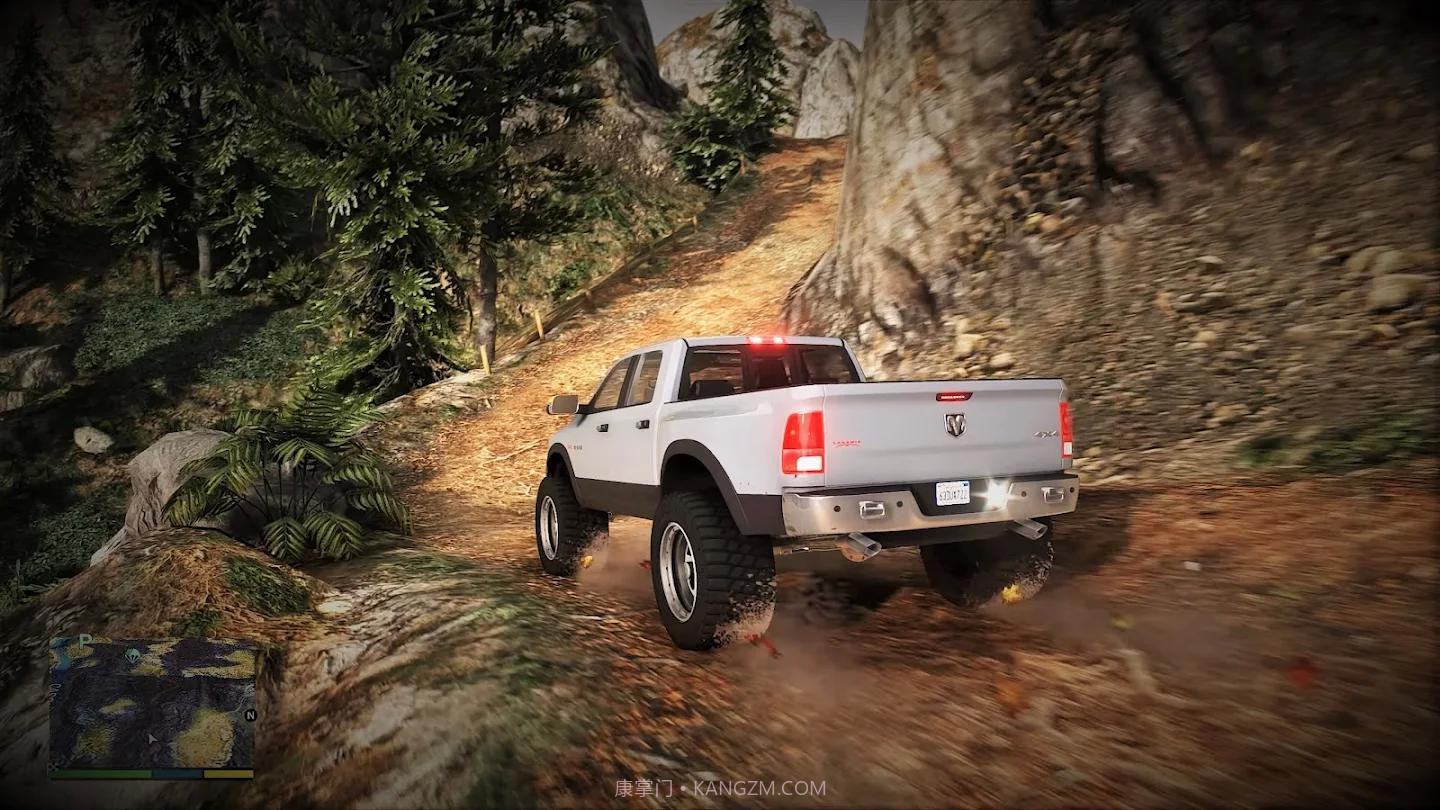
Task: Select the player arrow on the minimap
Action: (153, 738)
